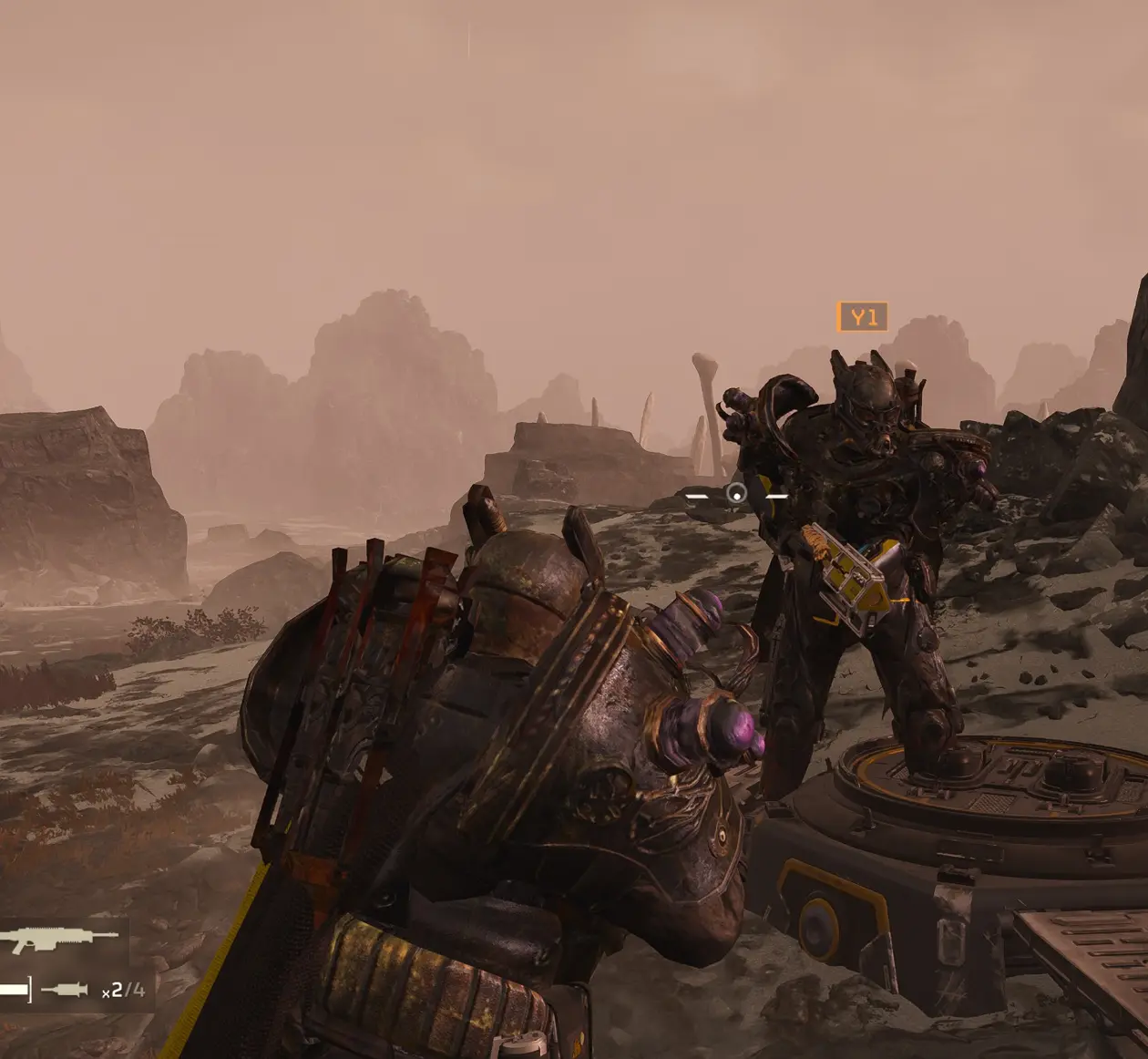Viewport: 1148px width, 1059px height.
Task: Click the stim syringe icon
Action: click(65, 990)
